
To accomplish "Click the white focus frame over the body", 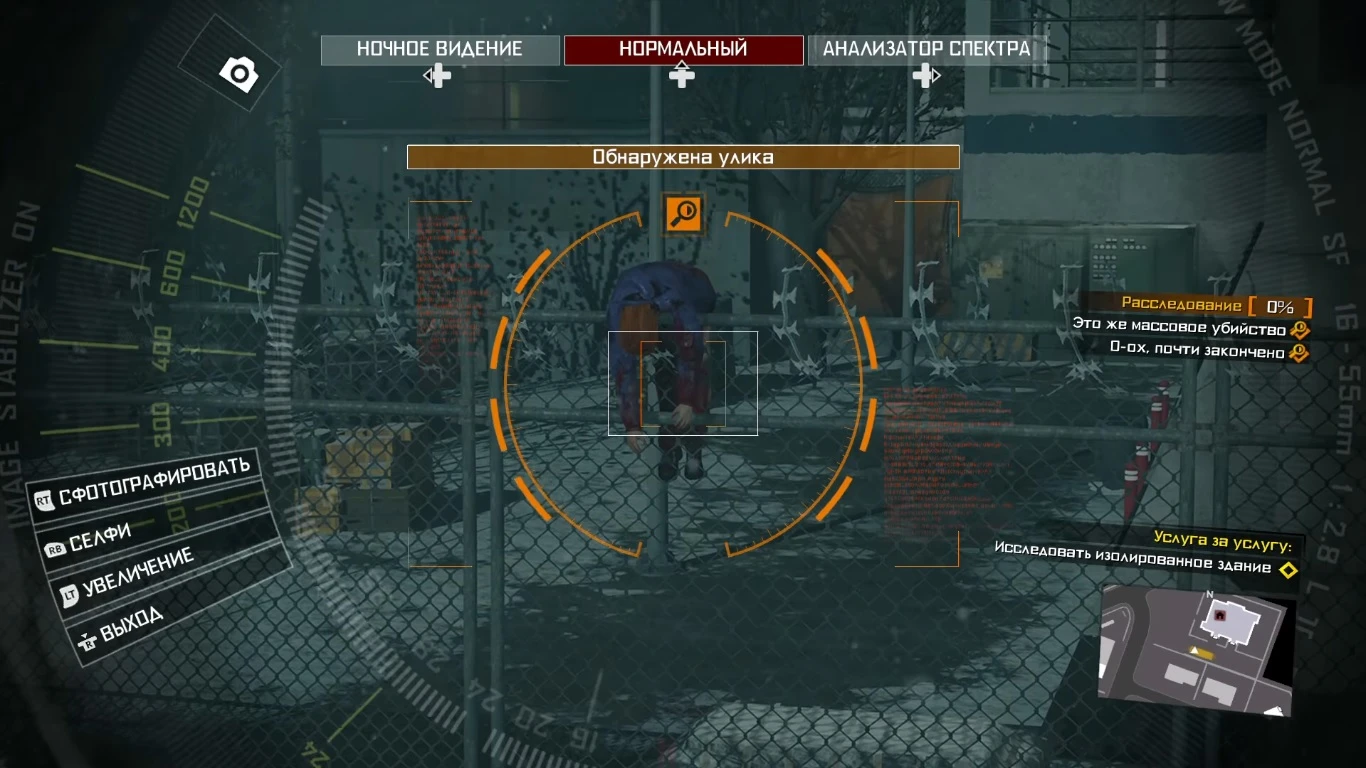I will click(683, 381).
